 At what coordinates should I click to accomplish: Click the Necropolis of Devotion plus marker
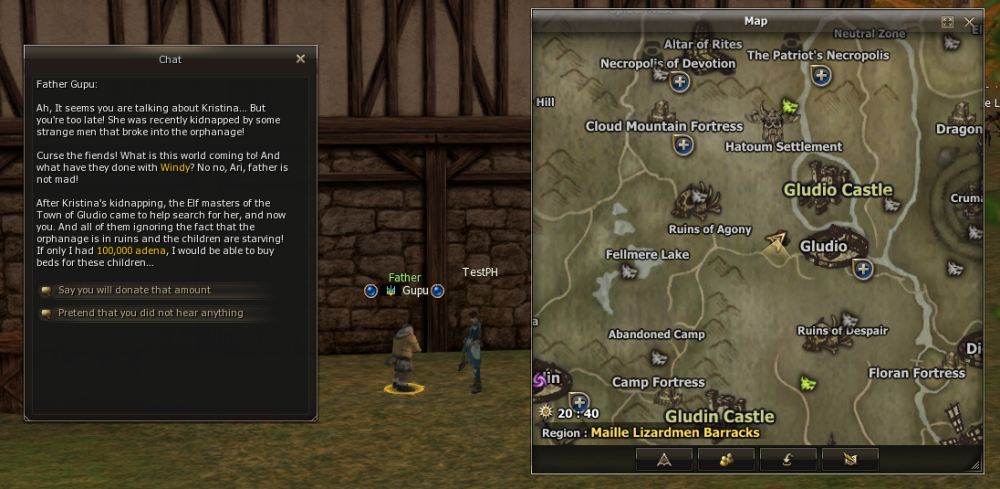tap(680, 82)
